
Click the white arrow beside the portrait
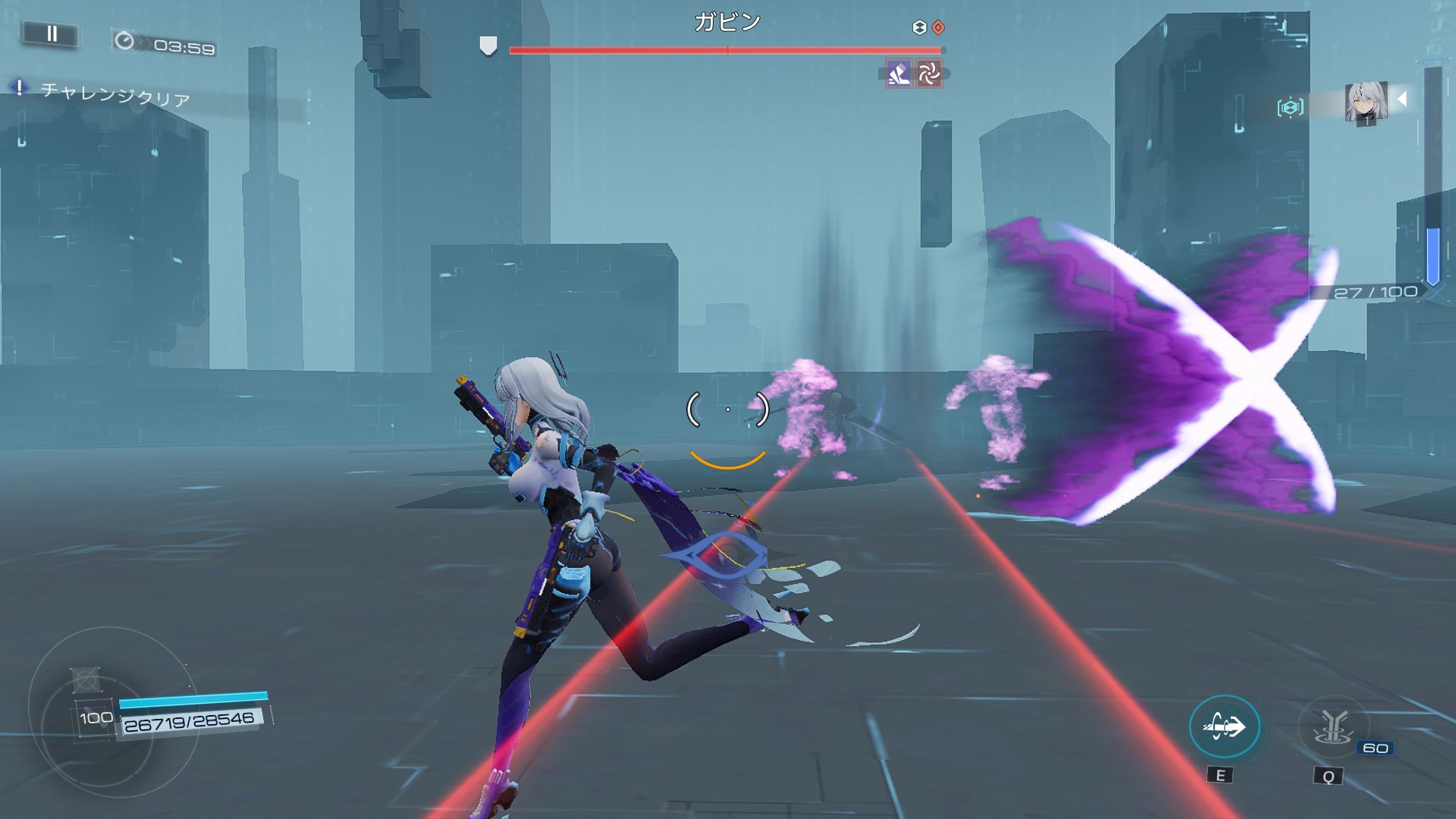pos(1403,99)
